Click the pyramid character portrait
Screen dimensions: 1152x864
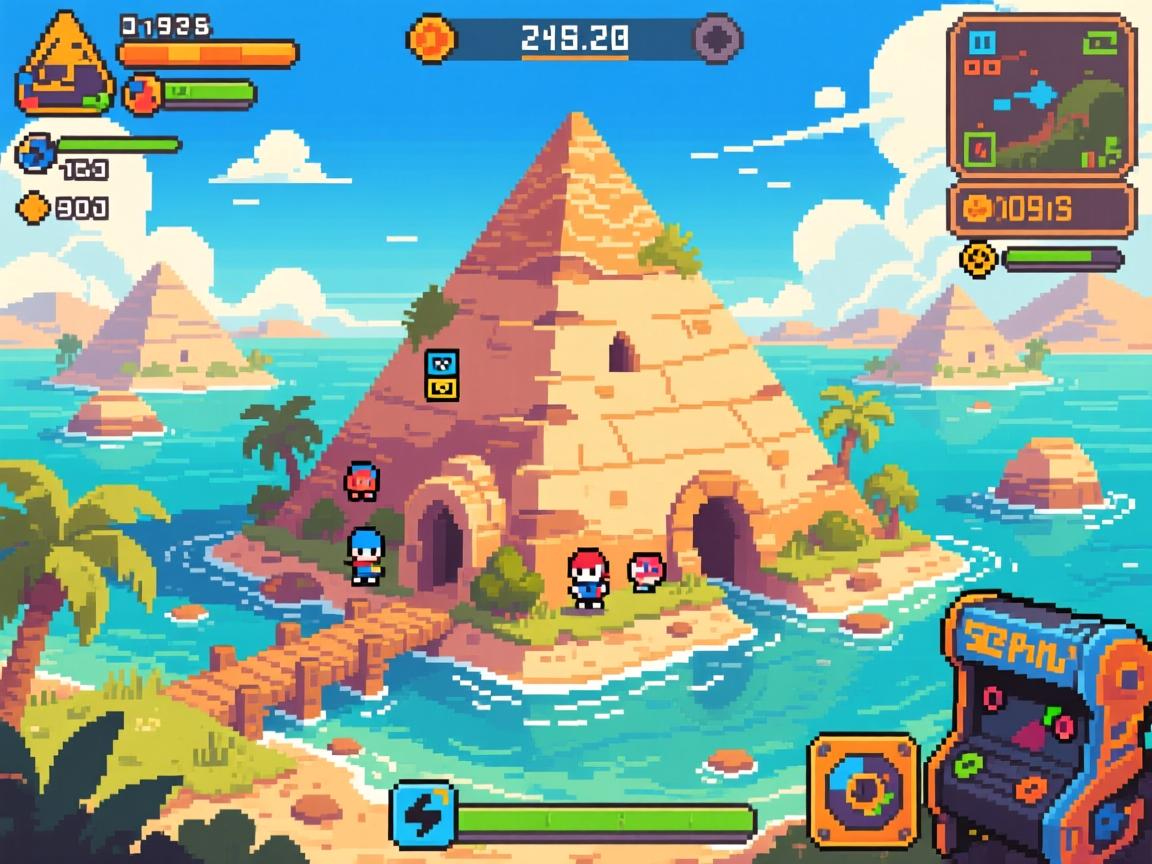click(64, 62)
